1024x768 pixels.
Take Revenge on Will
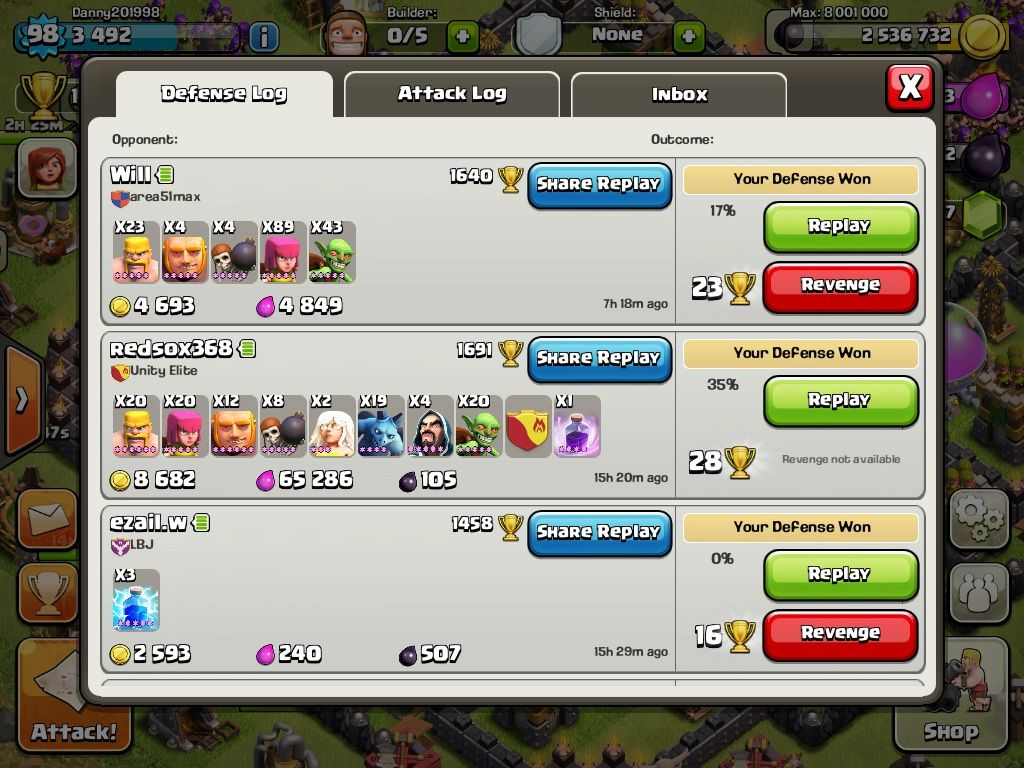click(840, 286)
